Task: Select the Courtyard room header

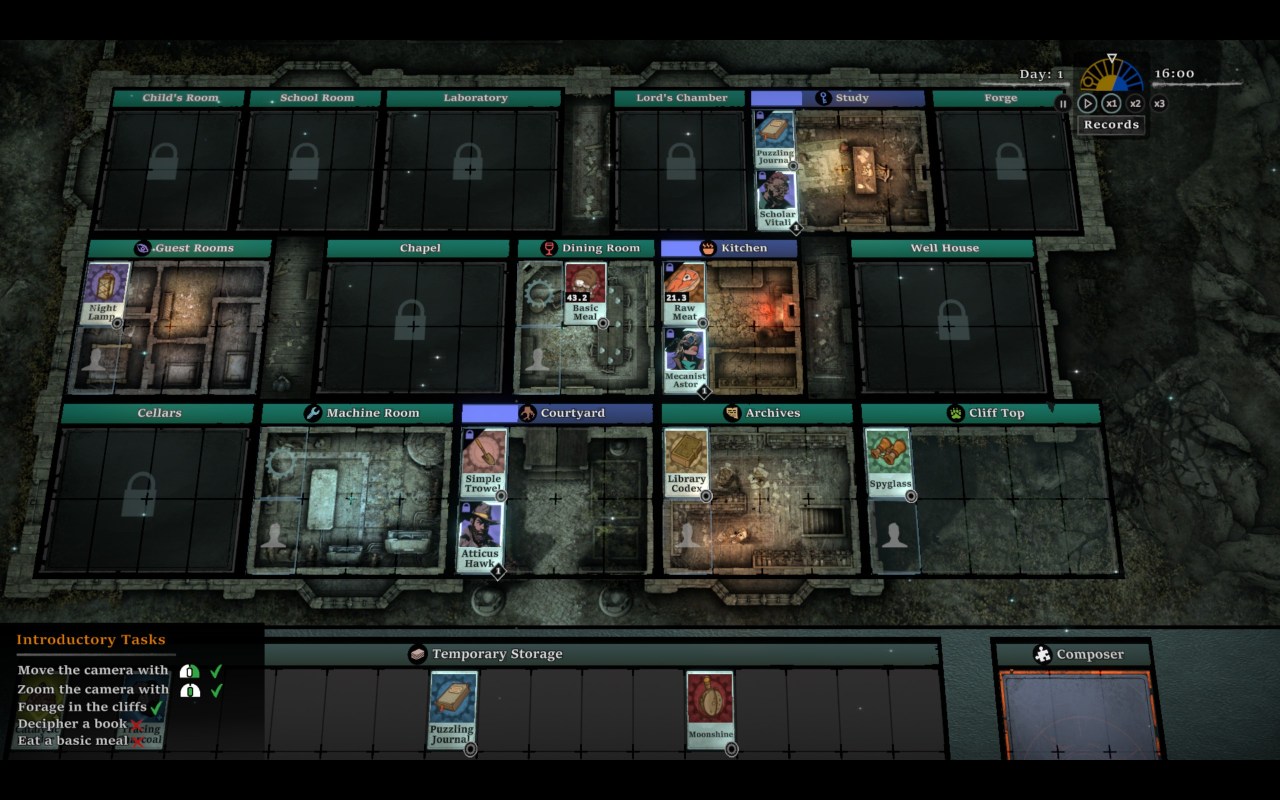Action: click(556, 412)
